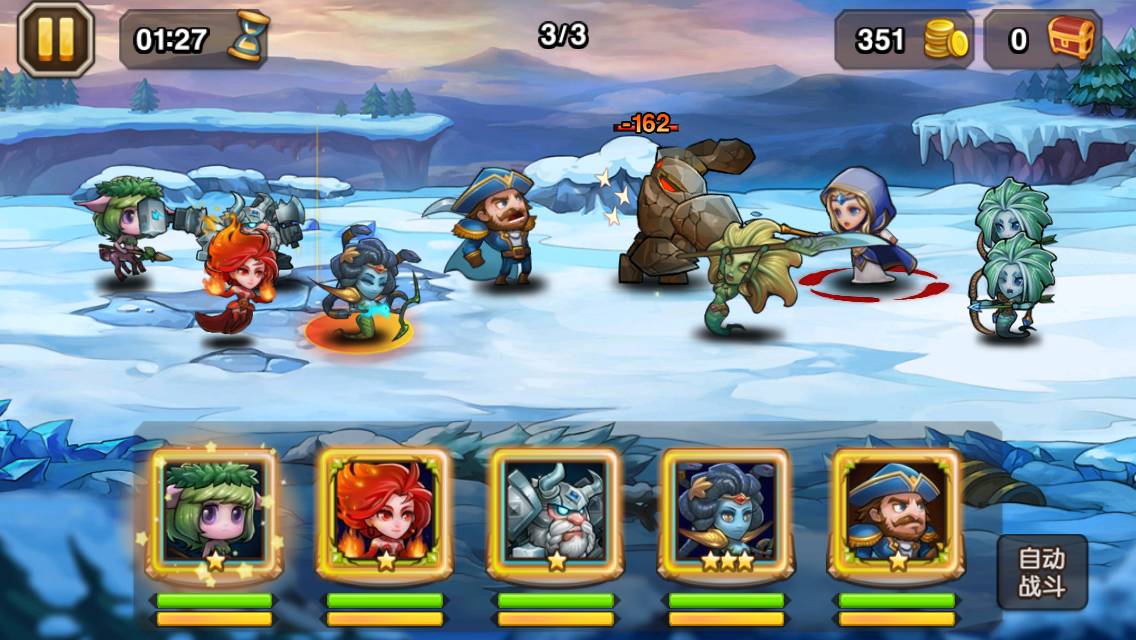Activate the green-haired leaf-crown hero portrait
The image size is (1136, 640).
(x=213, y=512)
